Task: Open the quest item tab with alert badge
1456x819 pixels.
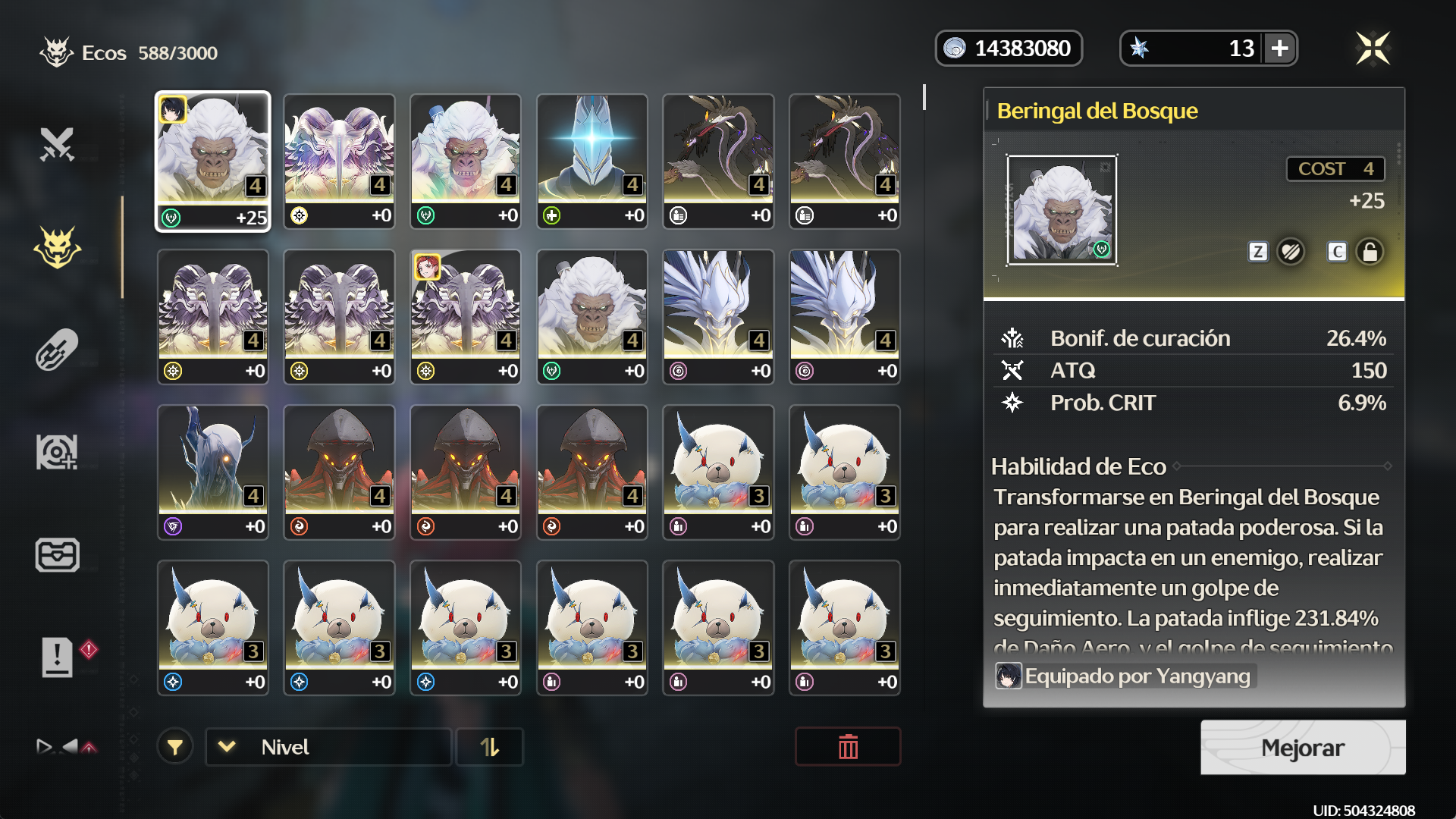Action: pyautogui.click(x=58, y=657)
